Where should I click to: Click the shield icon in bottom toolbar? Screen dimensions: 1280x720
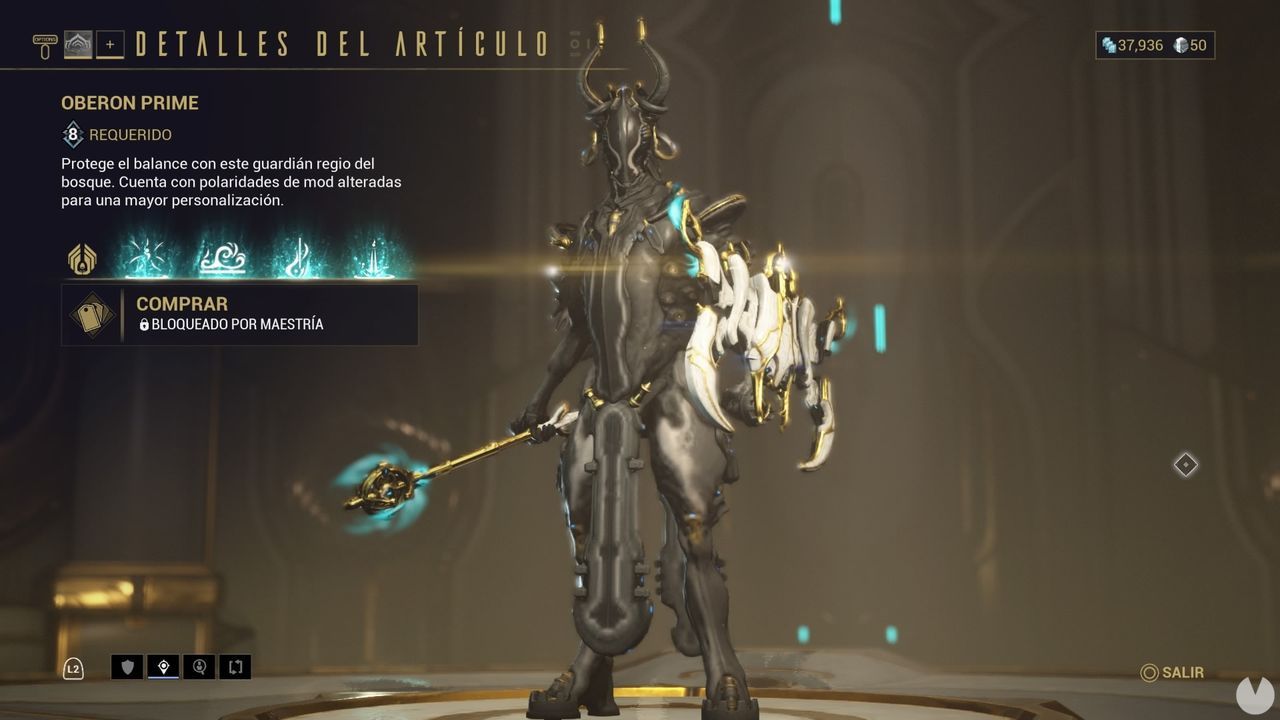click(127, 667)
